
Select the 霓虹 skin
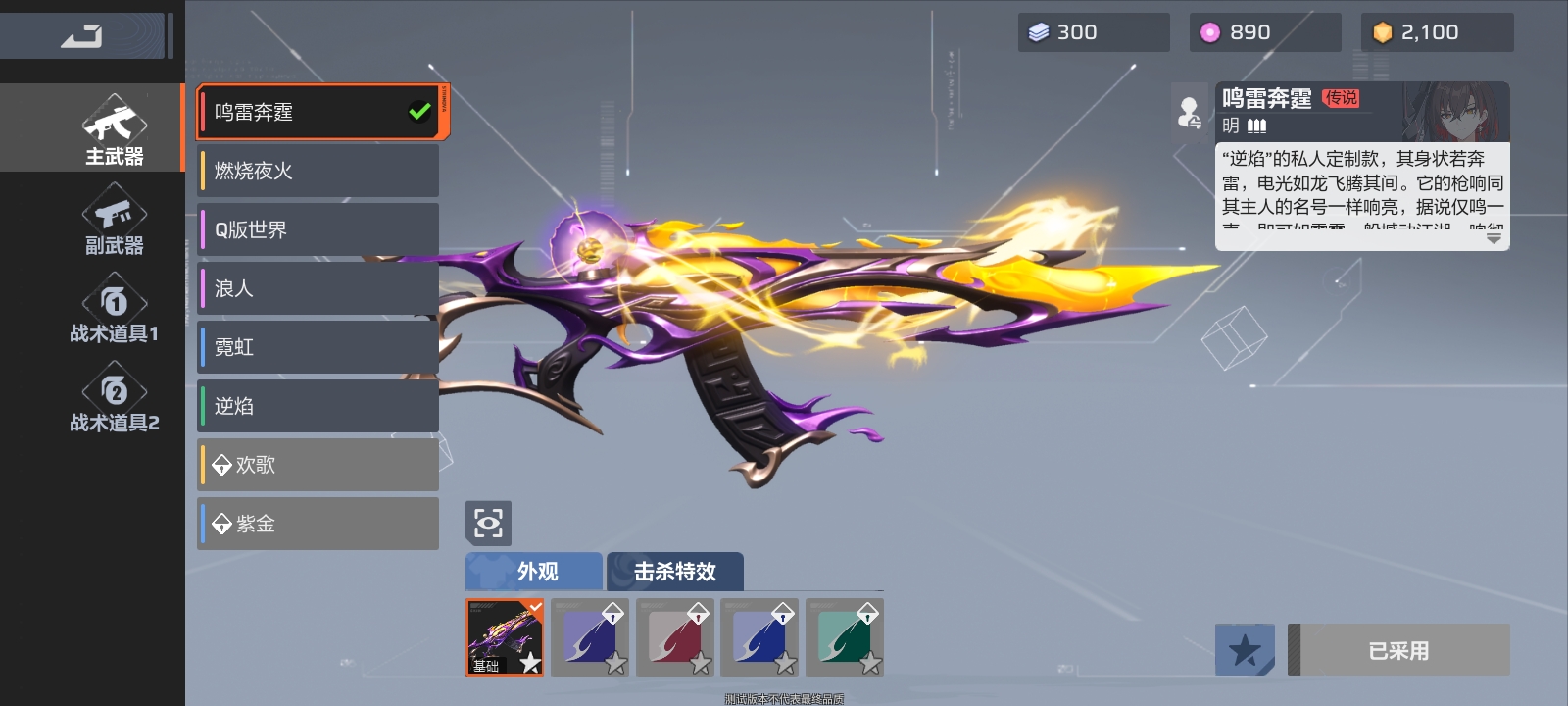coord(319,347)
